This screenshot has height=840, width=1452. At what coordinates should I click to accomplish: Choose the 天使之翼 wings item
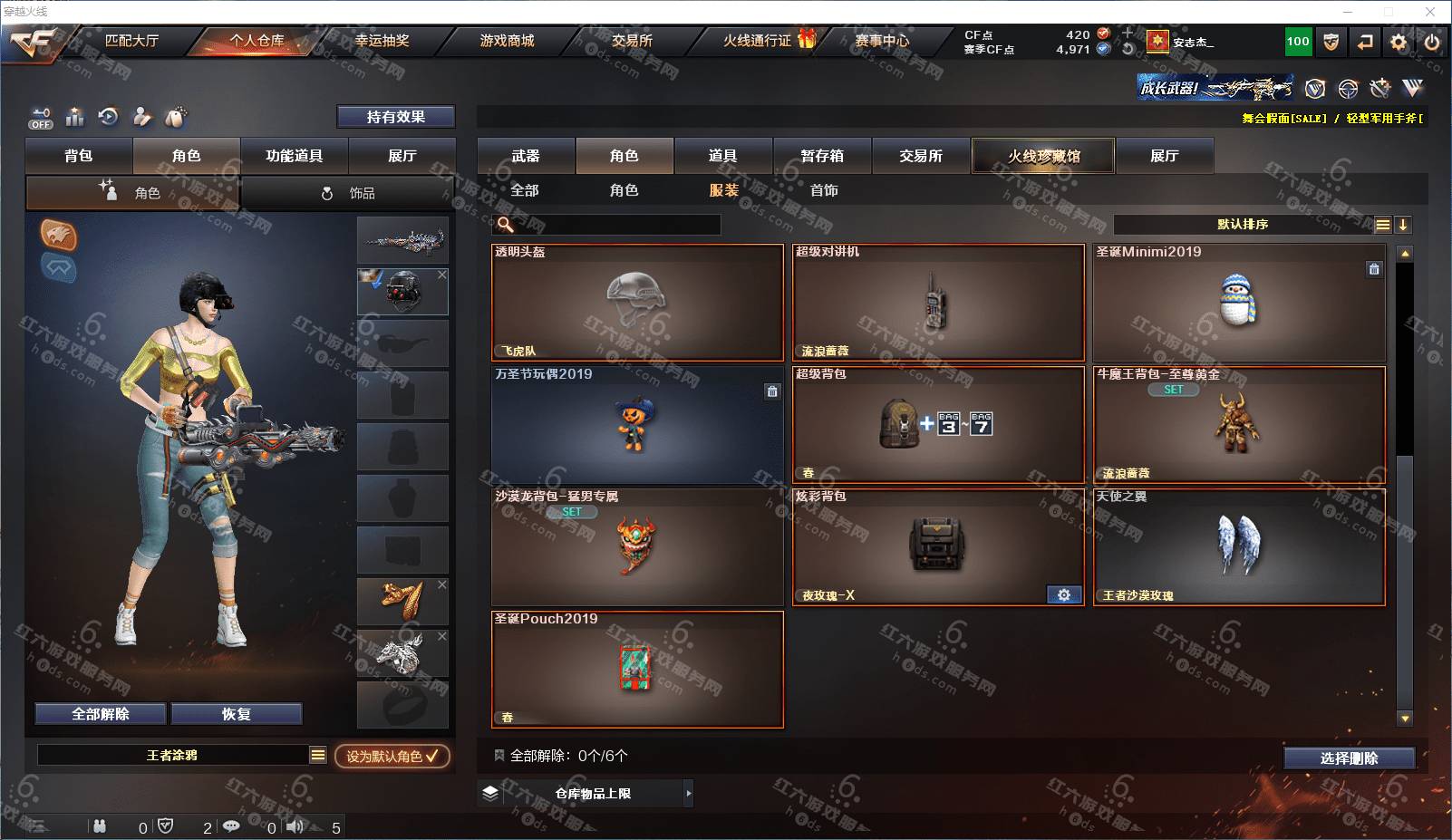coord(1239,546)
